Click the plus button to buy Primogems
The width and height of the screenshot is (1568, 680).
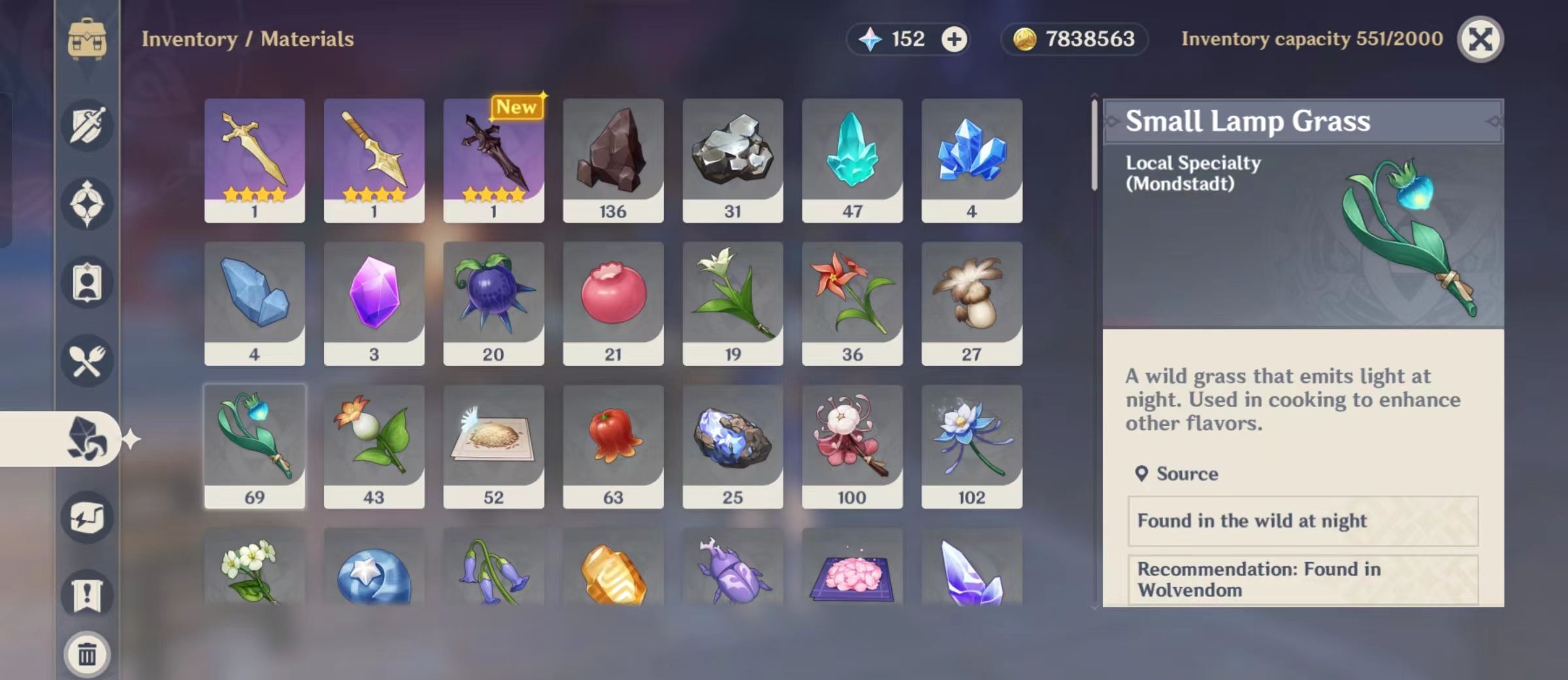pos(954,39)
